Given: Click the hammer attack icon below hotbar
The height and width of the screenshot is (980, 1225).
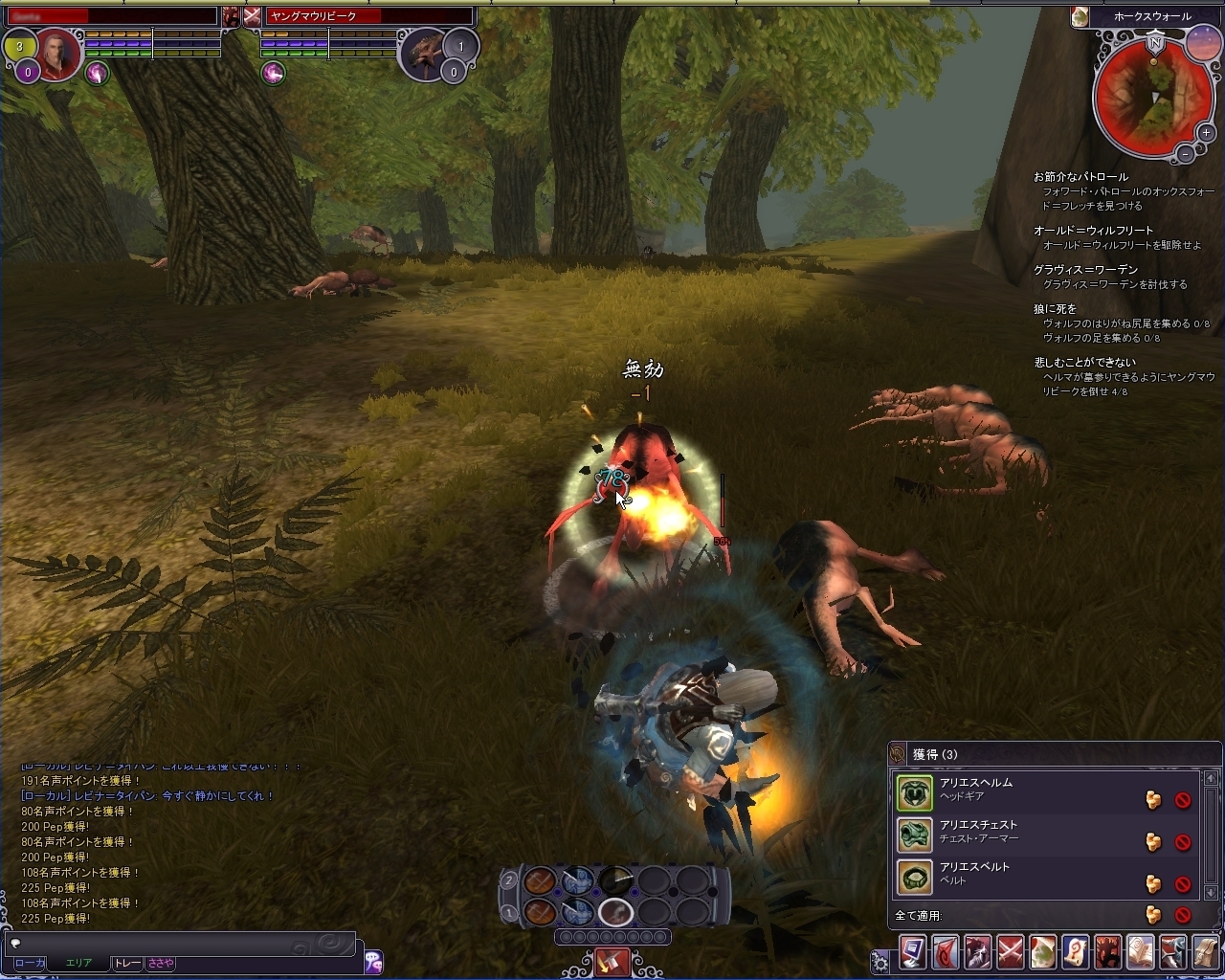Looking at the screenshot, I should (x=612, y=960).
